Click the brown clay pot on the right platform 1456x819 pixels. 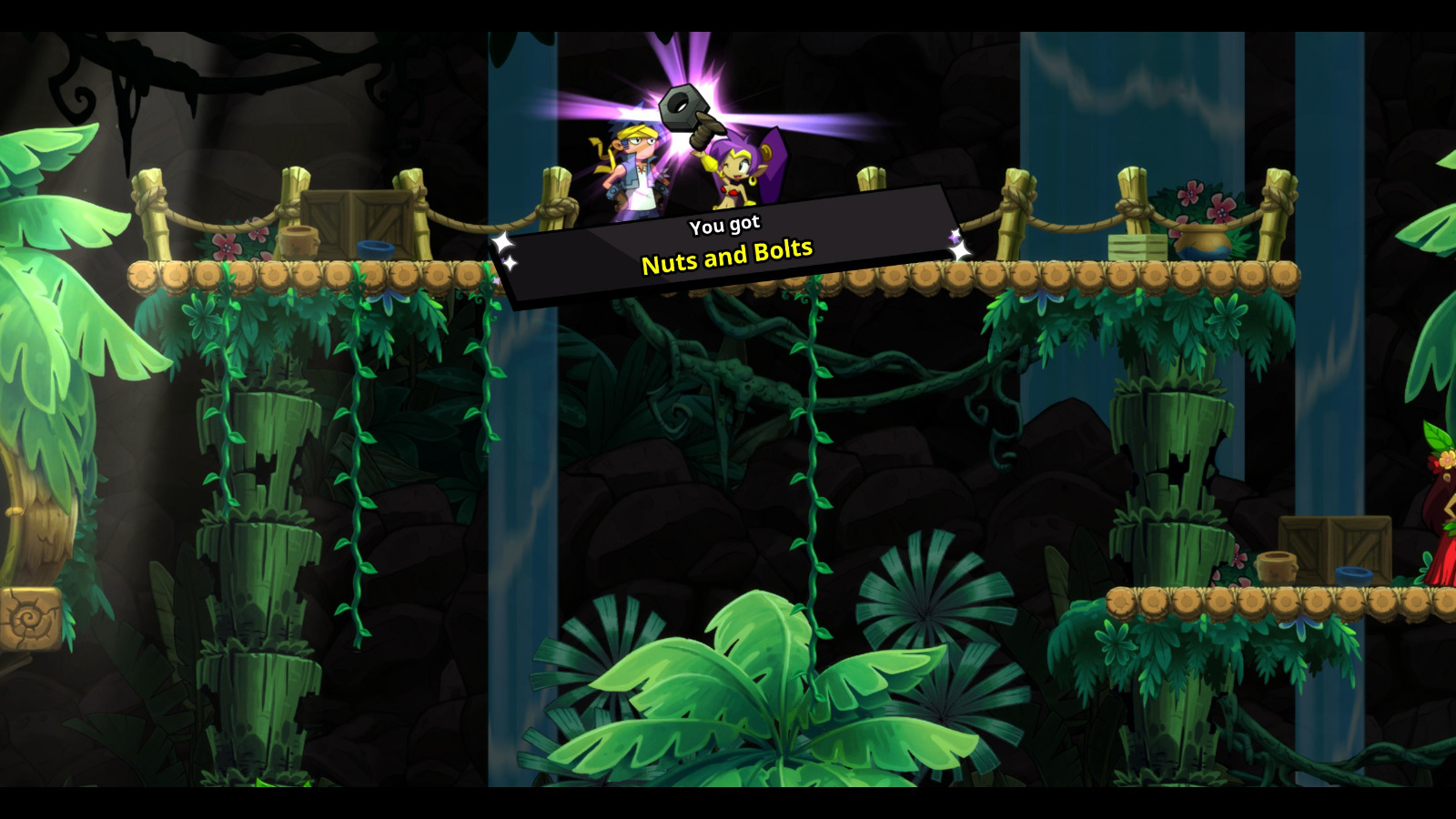[x=1277, y=566]
